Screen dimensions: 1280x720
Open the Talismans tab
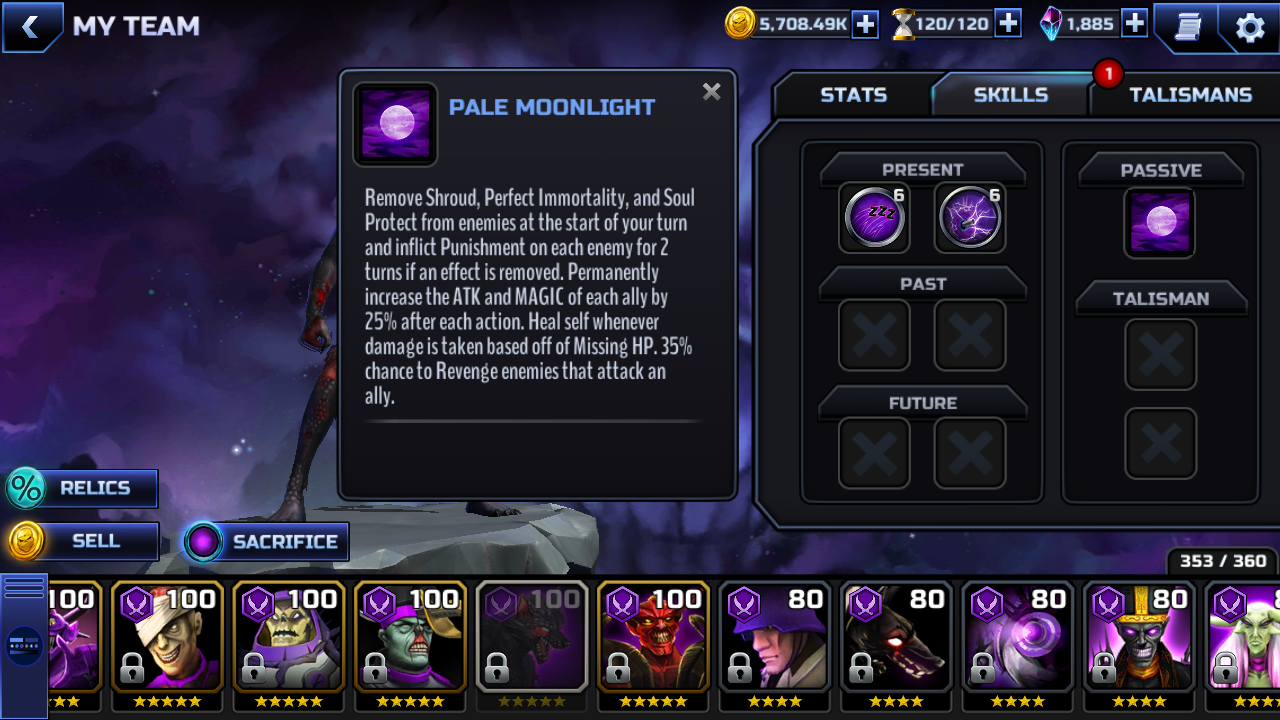pos(1189,95)
